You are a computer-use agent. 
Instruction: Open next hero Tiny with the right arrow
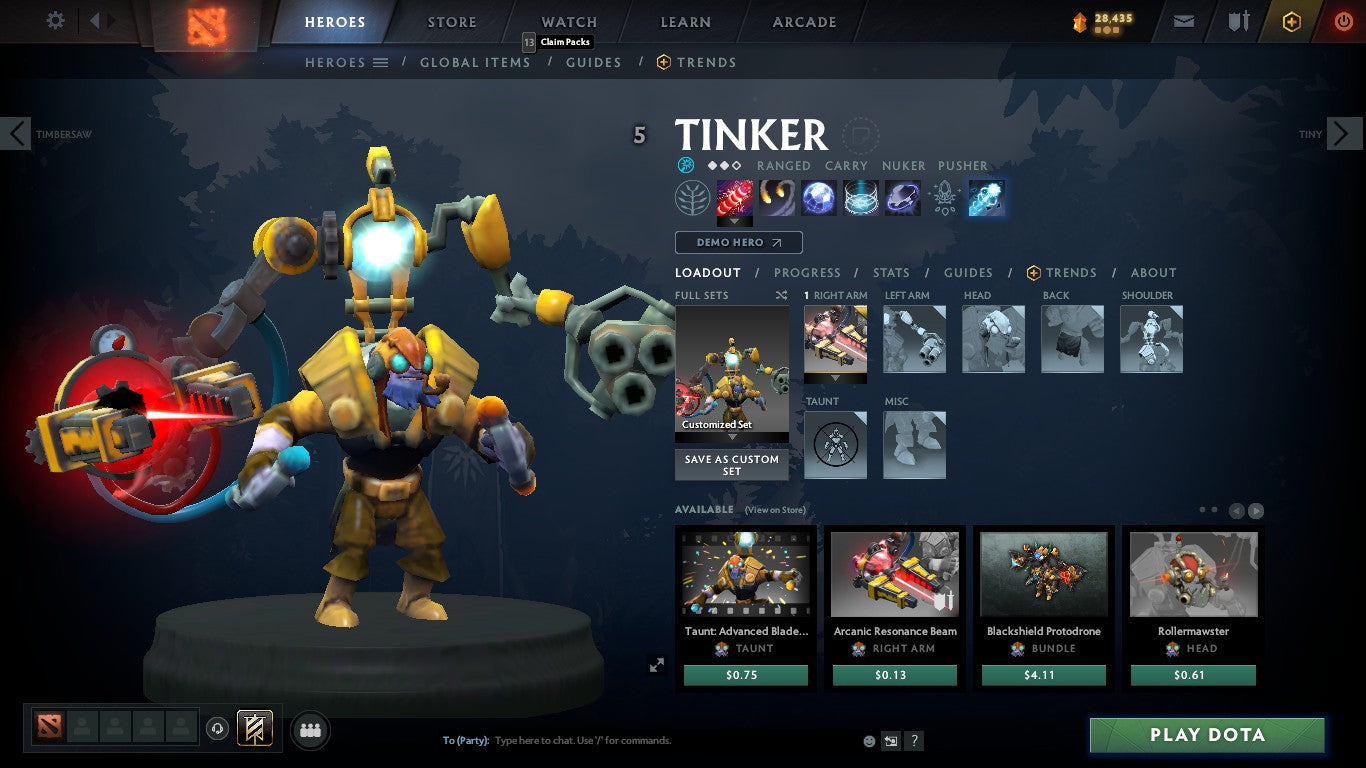coord(1345,133)
